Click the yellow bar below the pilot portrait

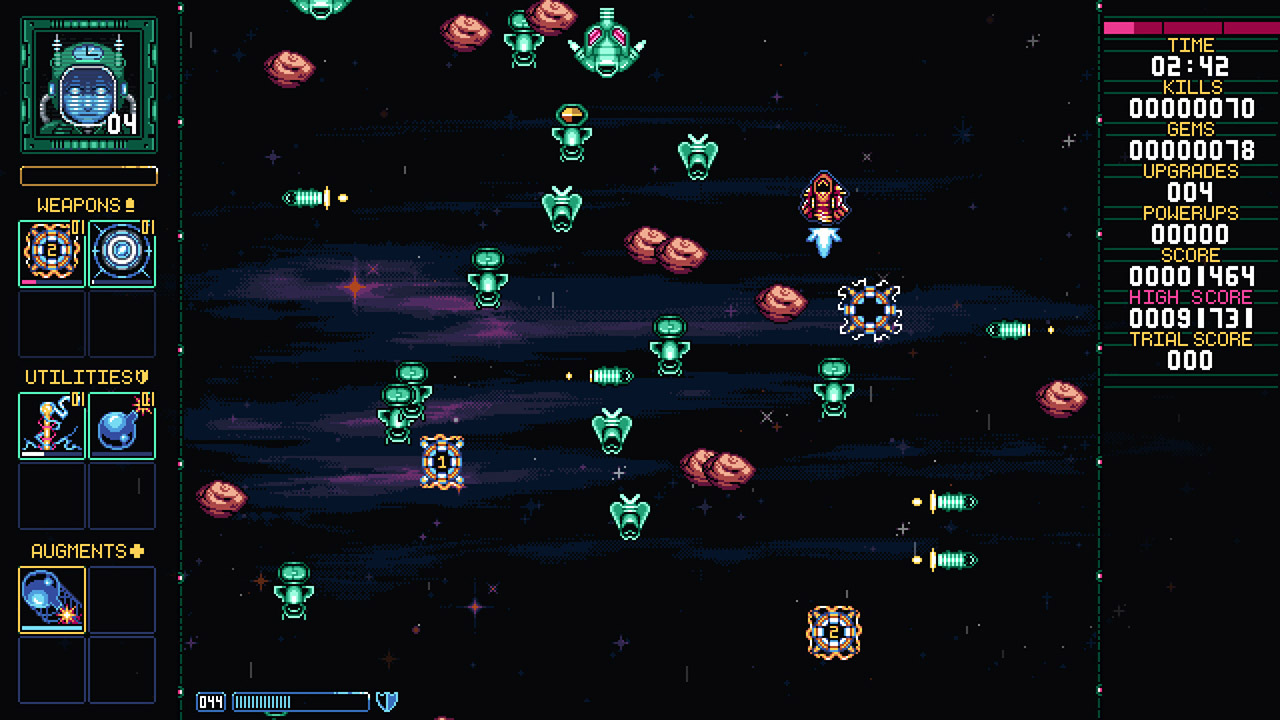[88, 176]
